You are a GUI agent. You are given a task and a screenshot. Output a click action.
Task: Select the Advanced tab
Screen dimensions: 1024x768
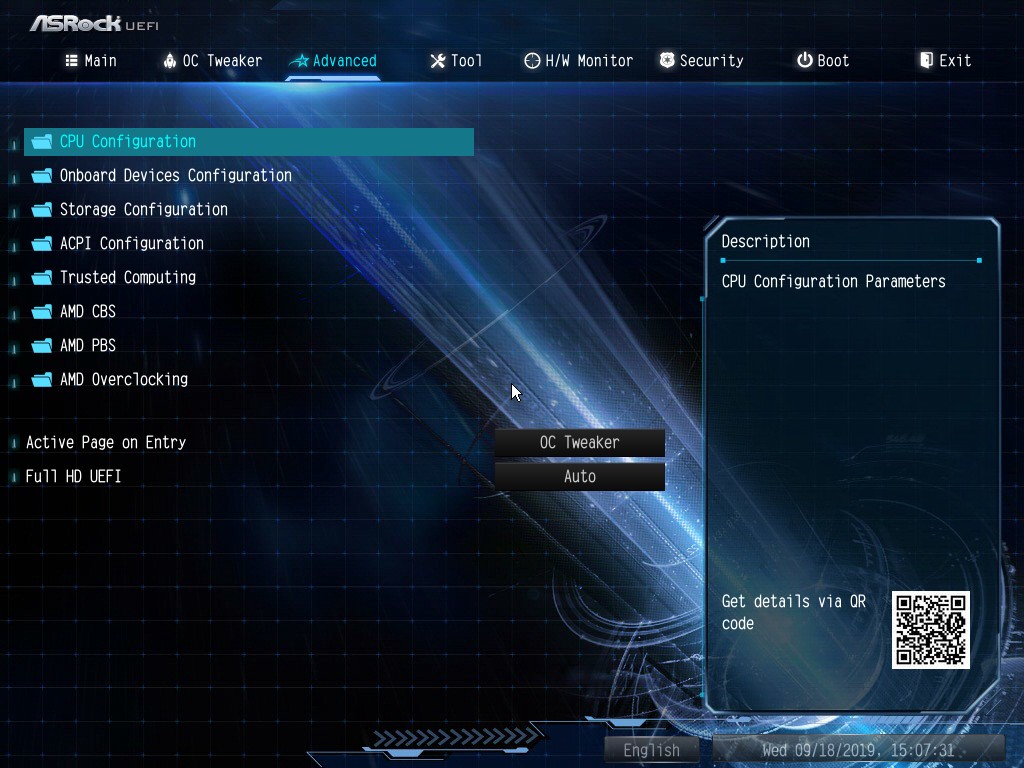[333, 61]
